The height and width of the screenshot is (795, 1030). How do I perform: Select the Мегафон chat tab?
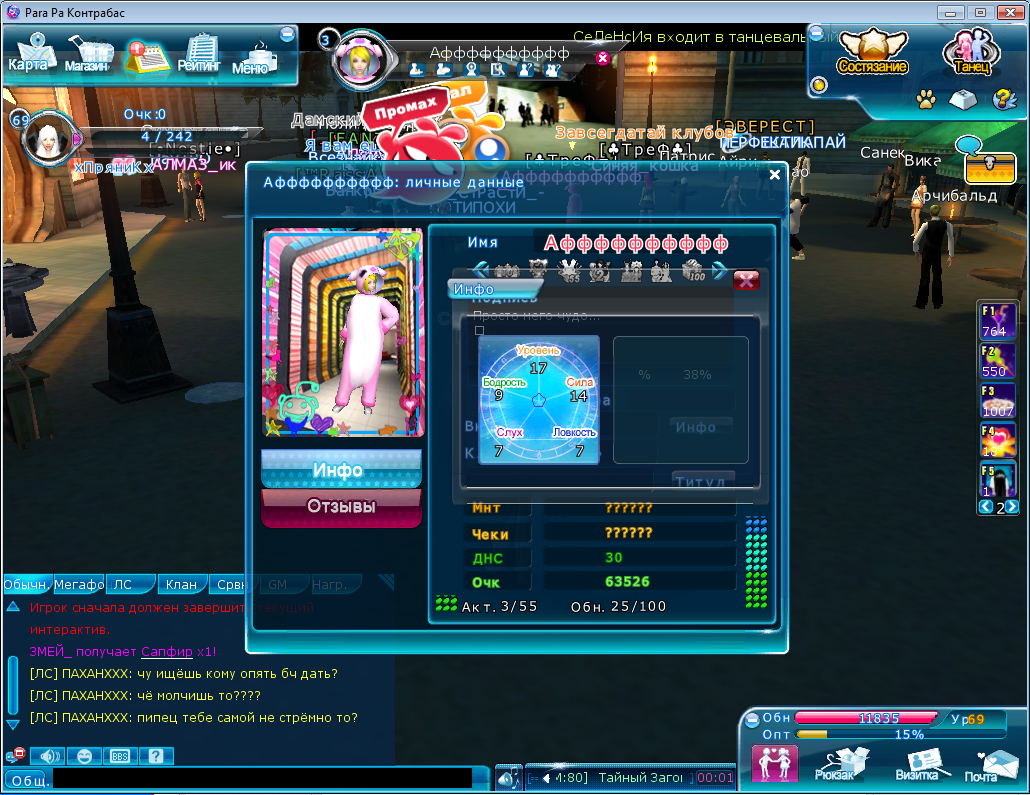[x=79, y=584]
